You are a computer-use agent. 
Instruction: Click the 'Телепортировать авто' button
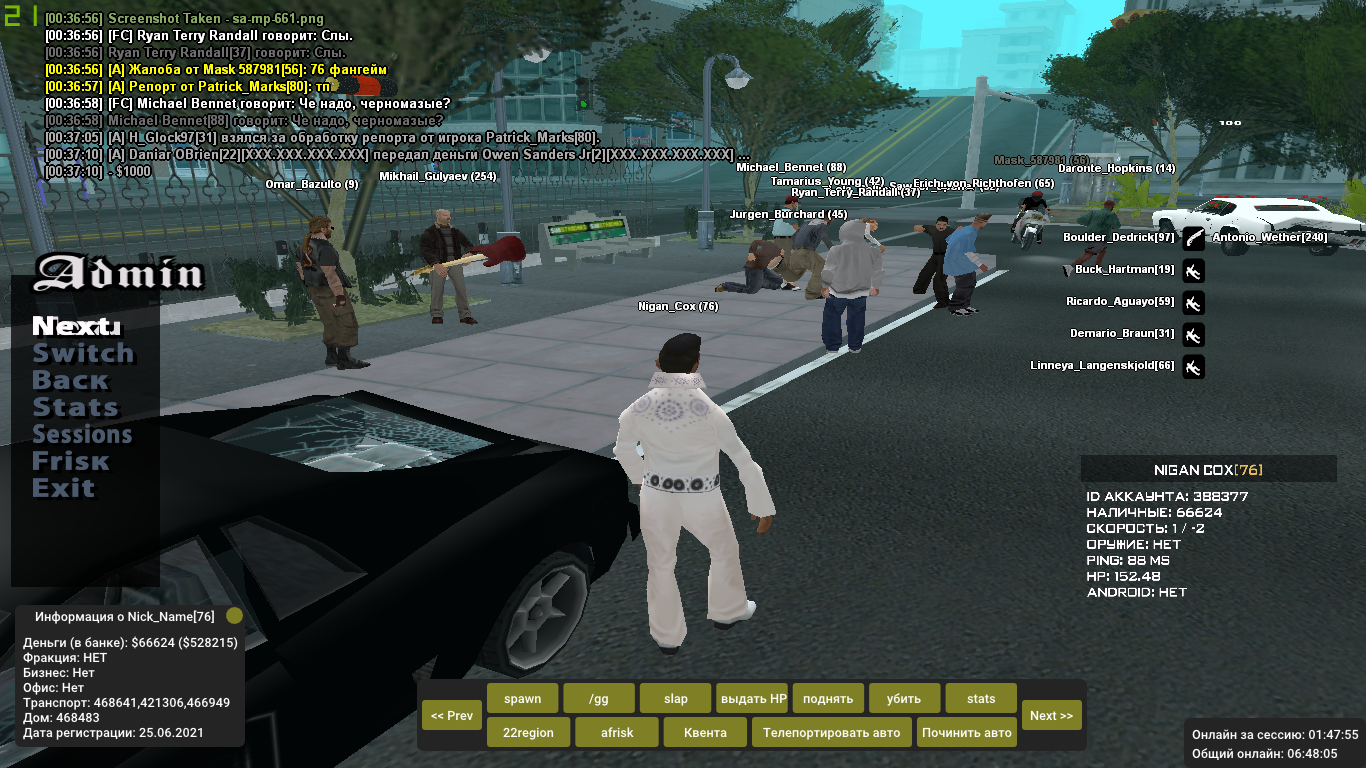[x=831, y=732]
